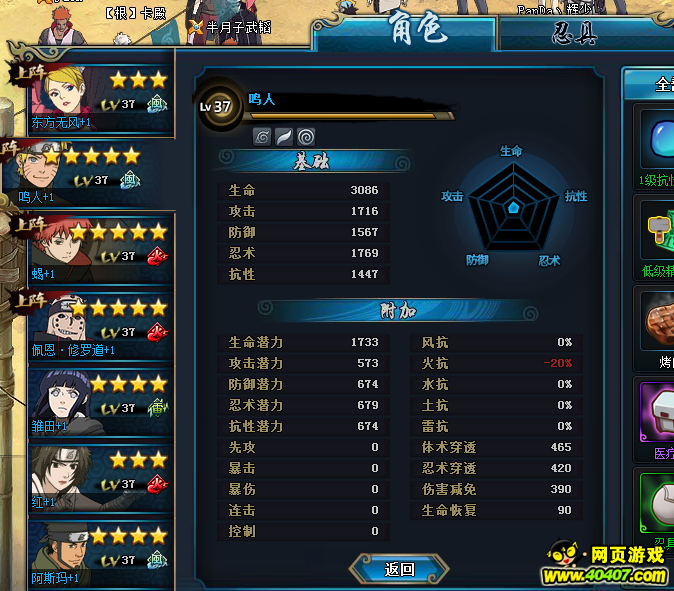Screen dimensions: 674x591
Task: Click the 返回 (Return) button
Action: tap(399, 569)
